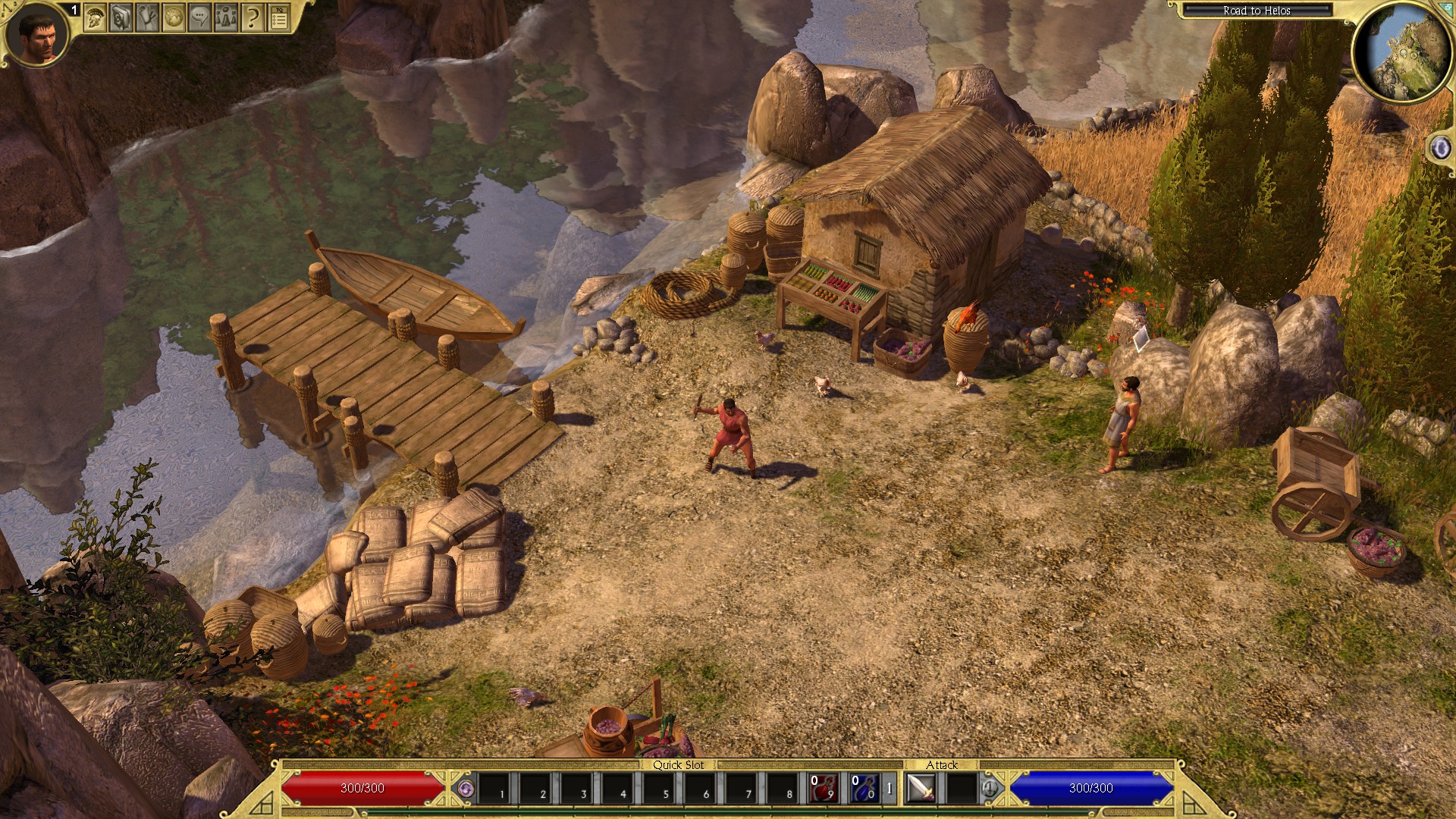Open the character sheet helmet icon
Viewport: 1456px width, 819px height.
[95, 18]
